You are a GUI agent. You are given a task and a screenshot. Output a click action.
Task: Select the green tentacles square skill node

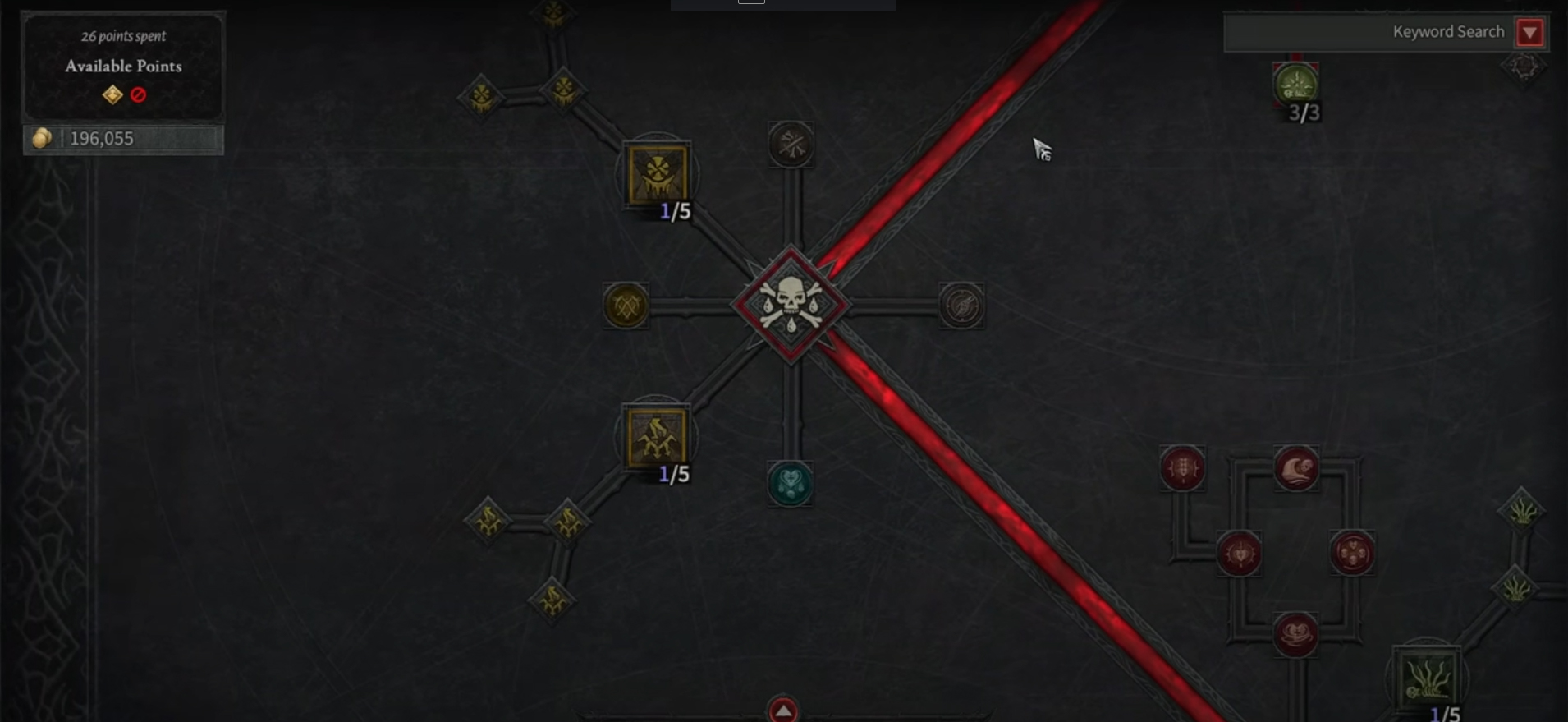pyautogui.click(x=1427, y=678)
